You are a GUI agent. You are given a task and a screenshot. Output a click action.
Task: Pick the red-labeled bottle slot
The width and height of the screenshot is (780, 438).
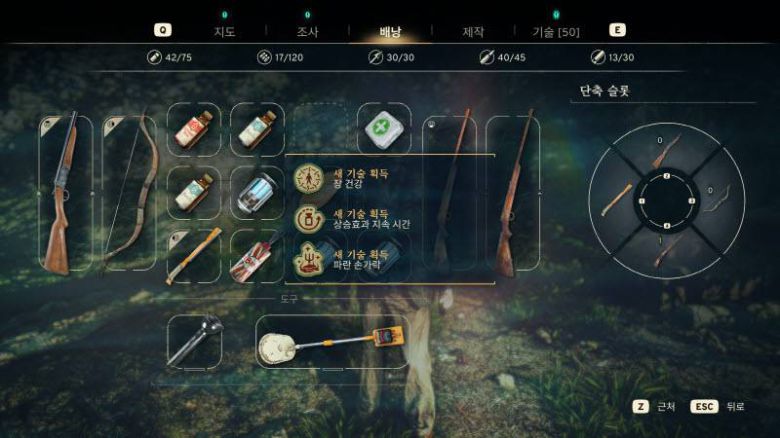[x=194, y=130]
